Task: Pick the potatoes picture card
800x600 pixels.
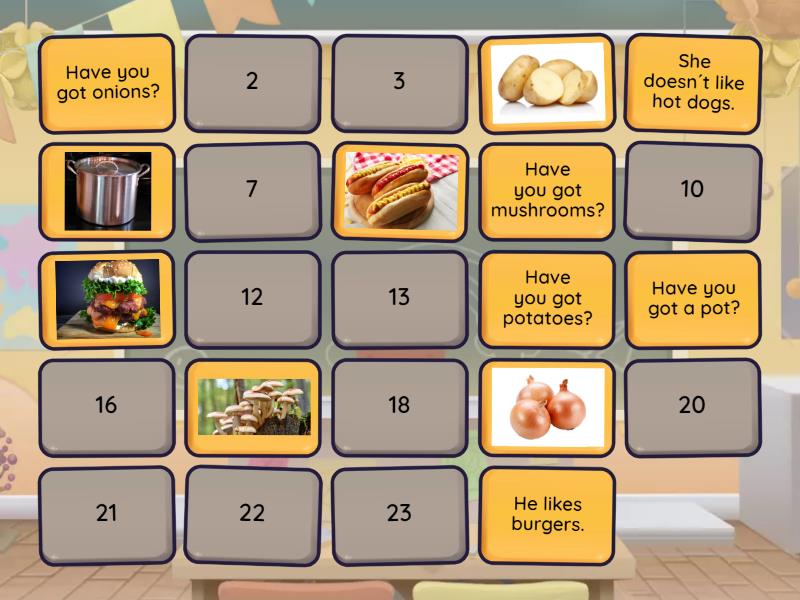Action: tap(546, 83)
